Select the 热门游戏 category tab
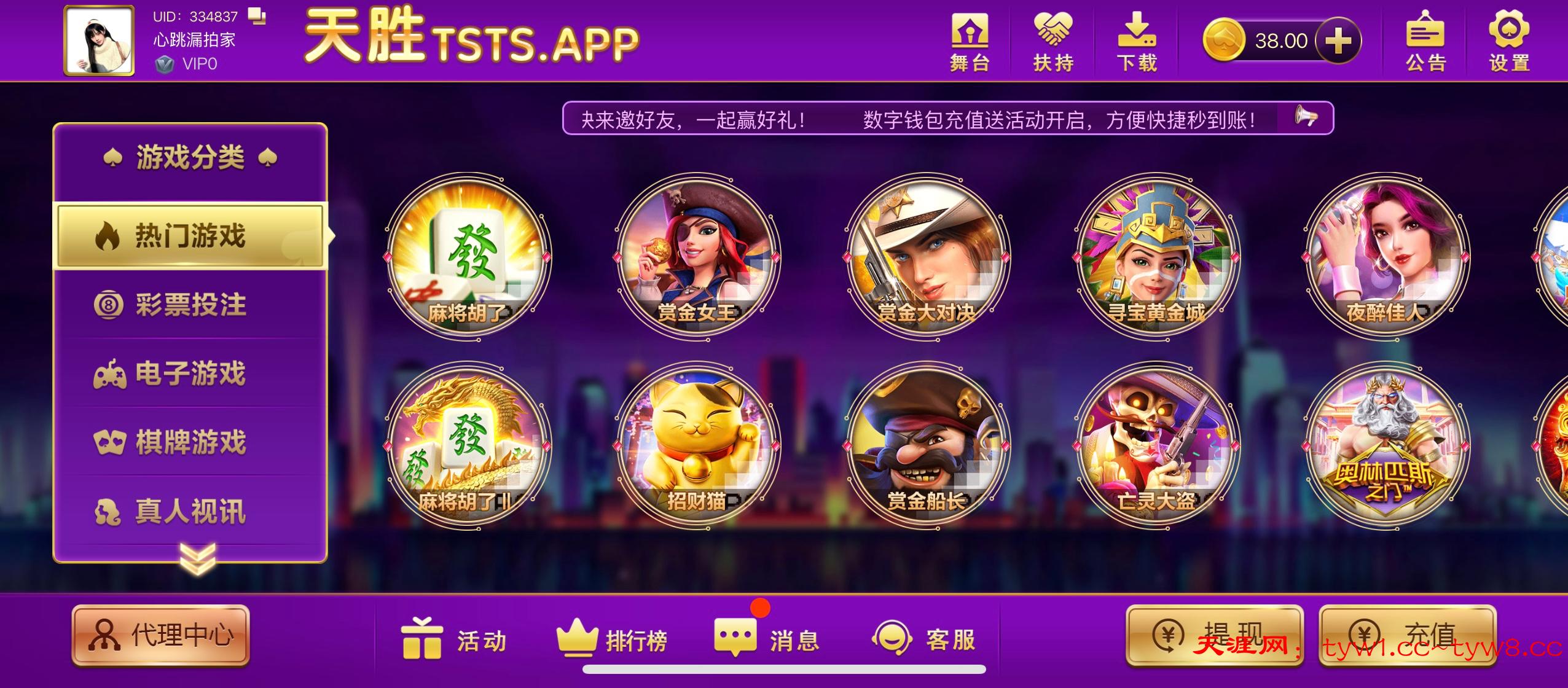 190,237
